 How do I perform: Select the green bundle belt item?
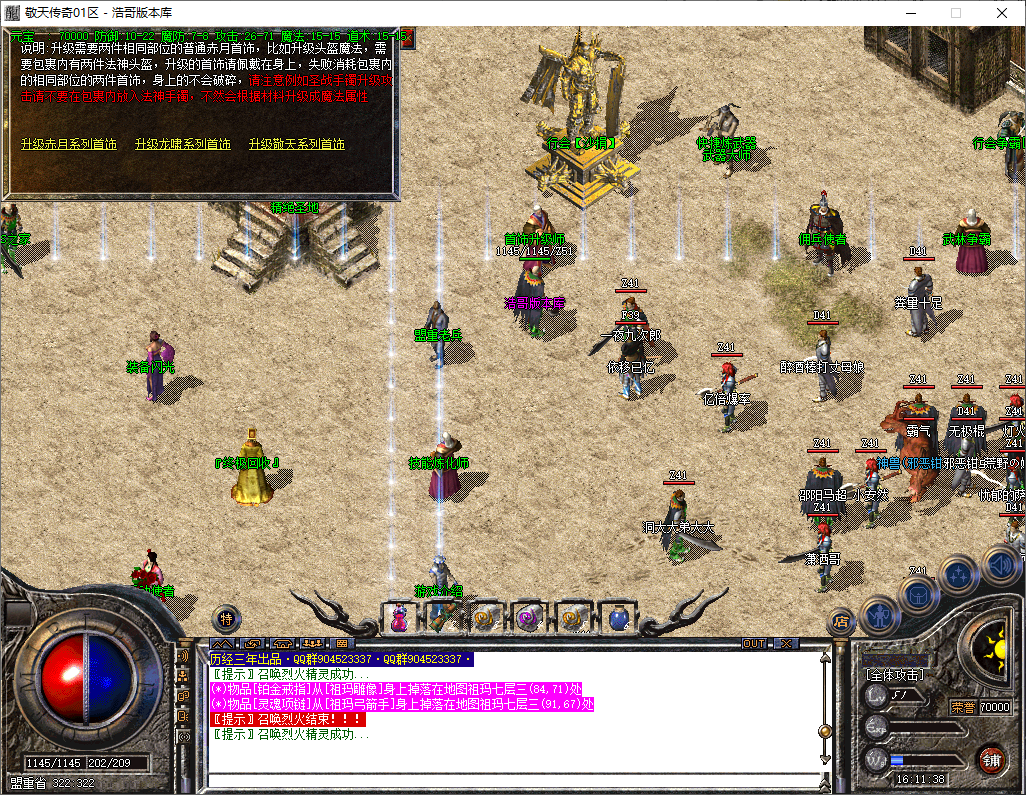pyautogui.click(x=442, y=620)
